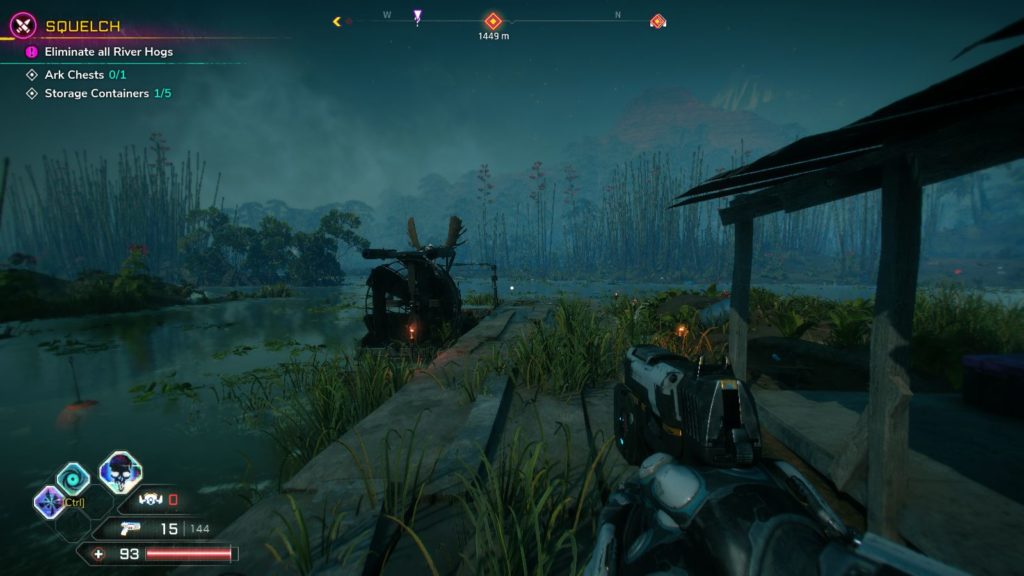
Task: Activate the skull Overdrive ability icon
Action: [120, 472]
